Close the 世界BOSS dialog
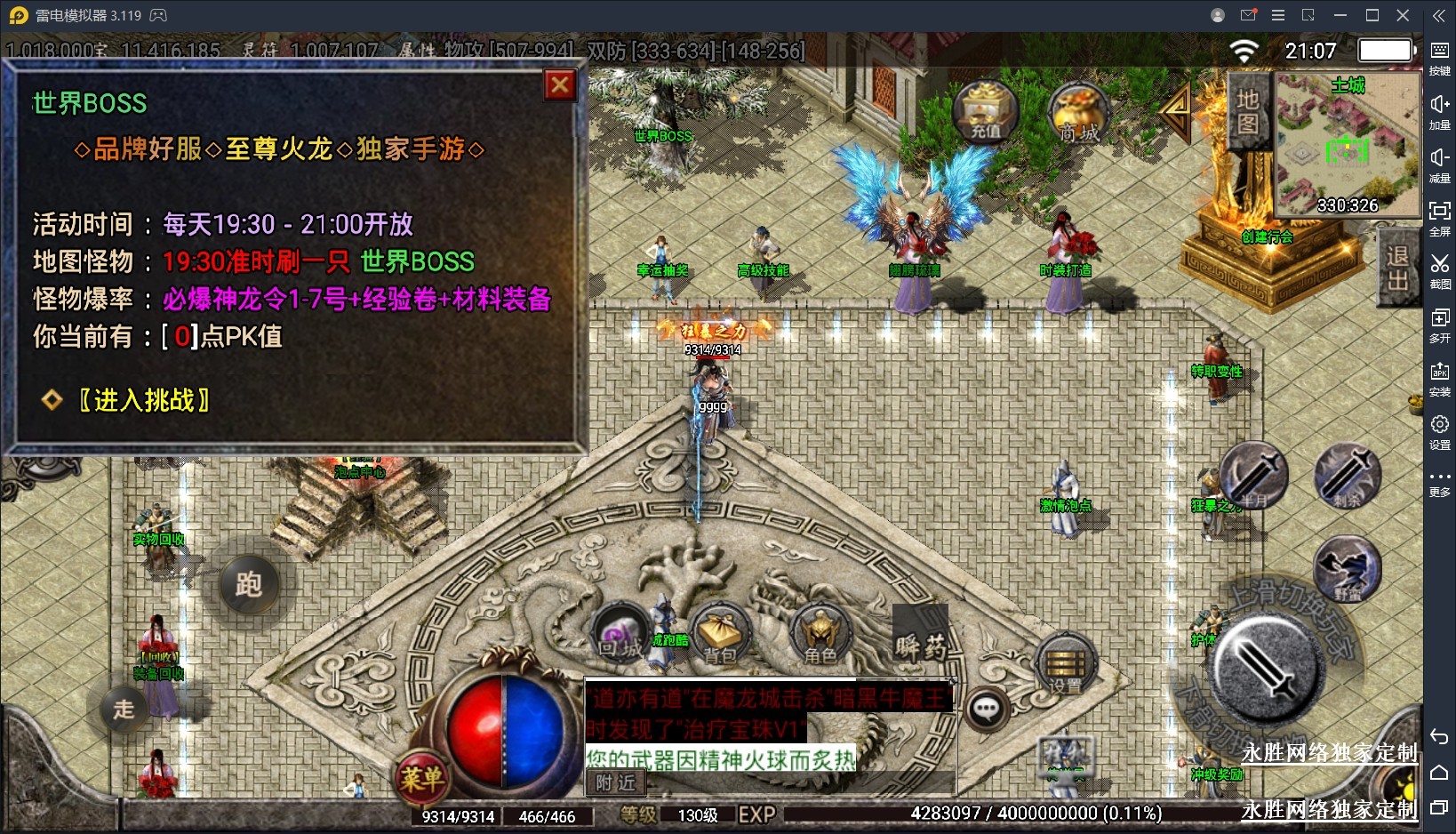 (x=560, y=85)
